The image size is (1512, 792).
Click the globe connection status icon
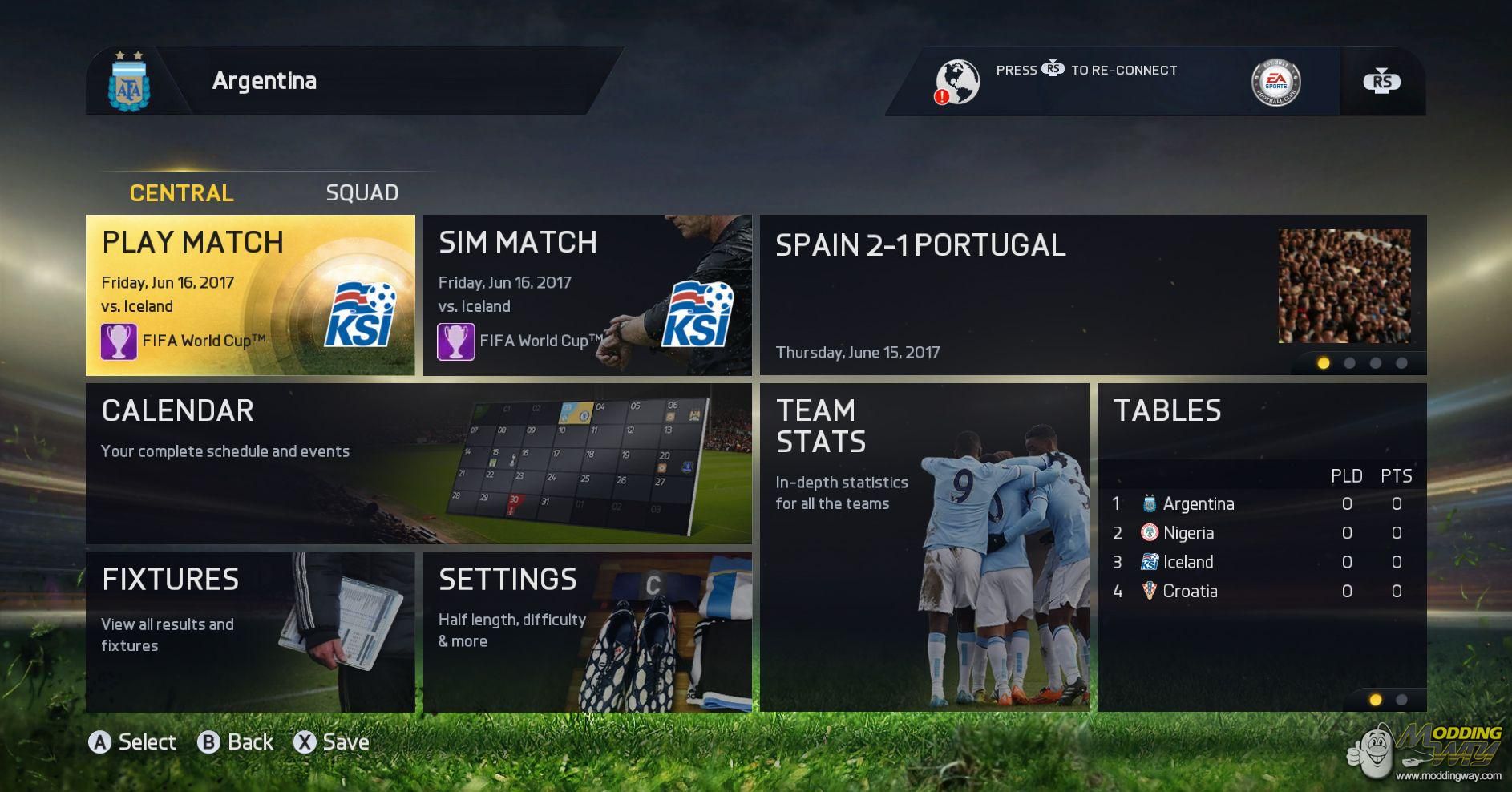click(x=957, y=82)
